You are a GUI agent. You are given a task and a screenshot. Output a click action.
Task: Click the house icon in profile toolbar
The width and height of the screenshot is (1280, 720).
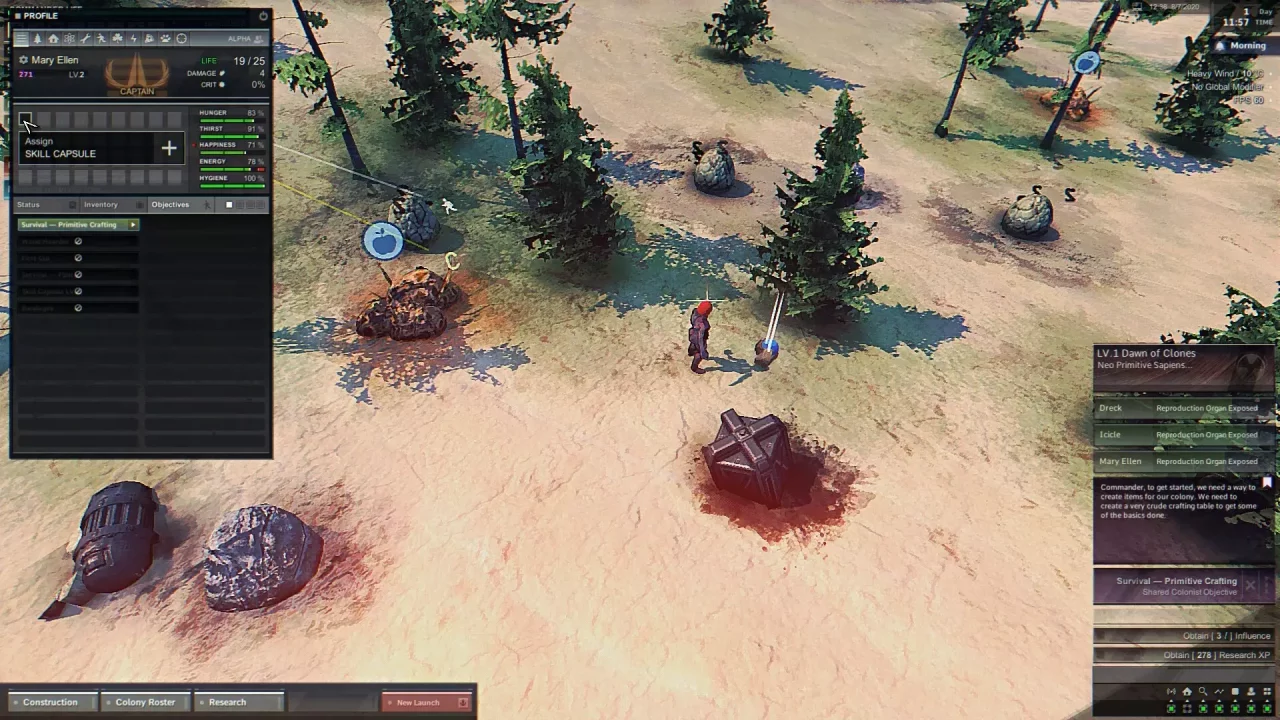(x=53, y=39)
